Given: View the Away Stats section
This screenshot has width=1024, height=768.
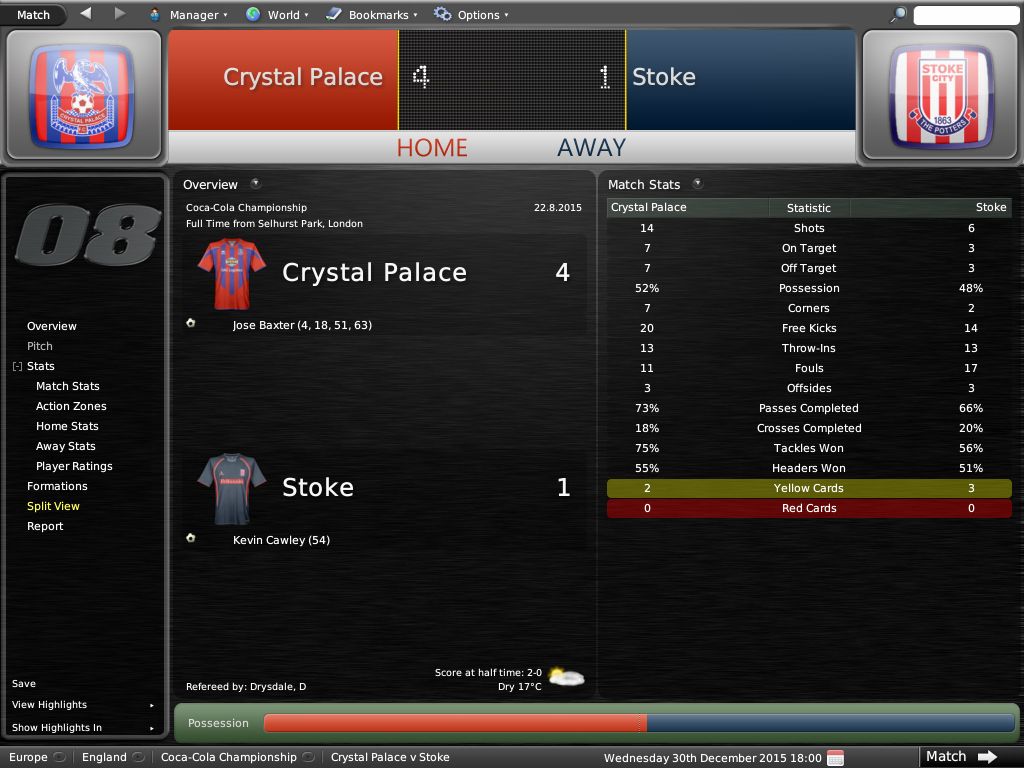Looking at the screenshot, I should pos(66,446).
